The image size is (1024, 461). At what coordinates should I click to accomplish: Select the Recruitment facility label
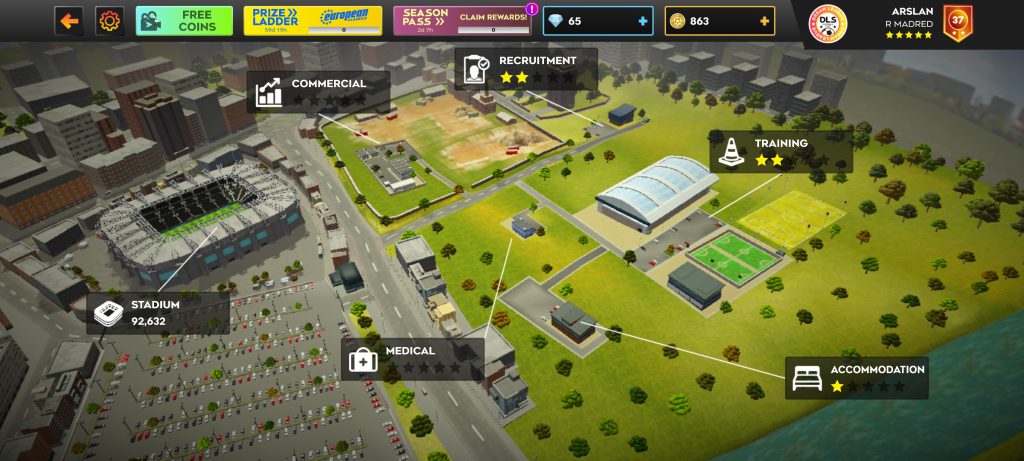coord(525,69)
